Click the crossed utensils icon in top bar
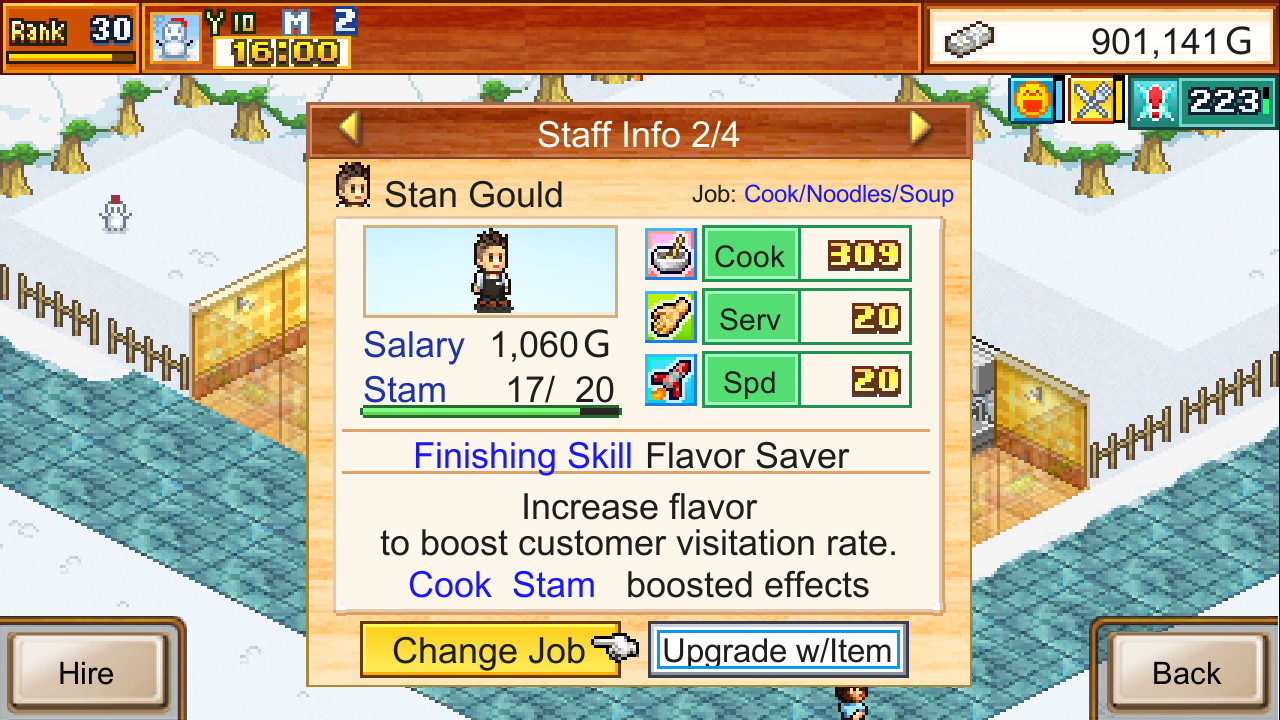The width and height of the screenshot is (1280, 720). pos(1091,99)
